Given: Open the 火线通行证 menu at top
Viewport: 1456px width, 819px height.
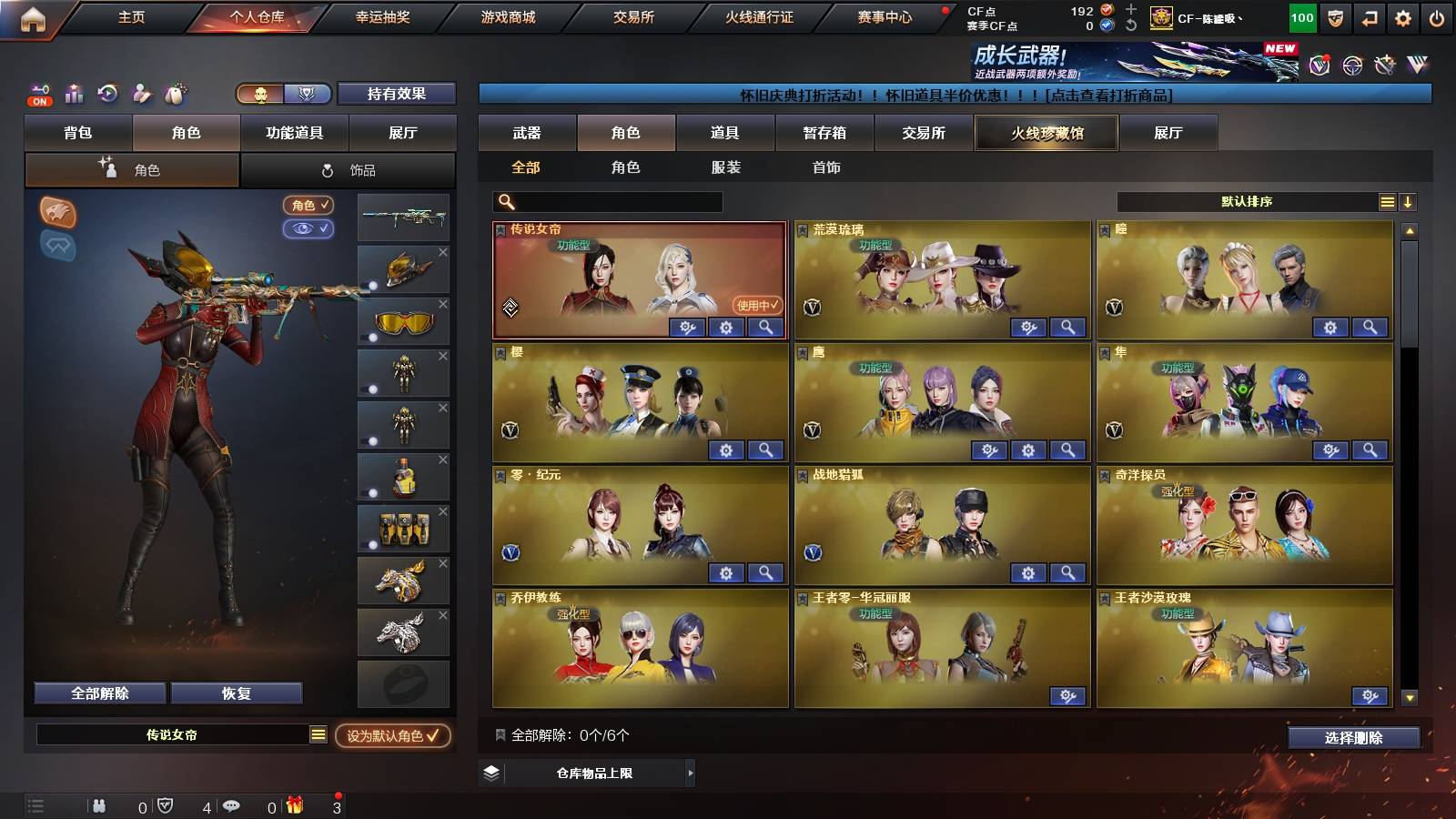Looking at the screenshot, I should click(x=759, y=16).
